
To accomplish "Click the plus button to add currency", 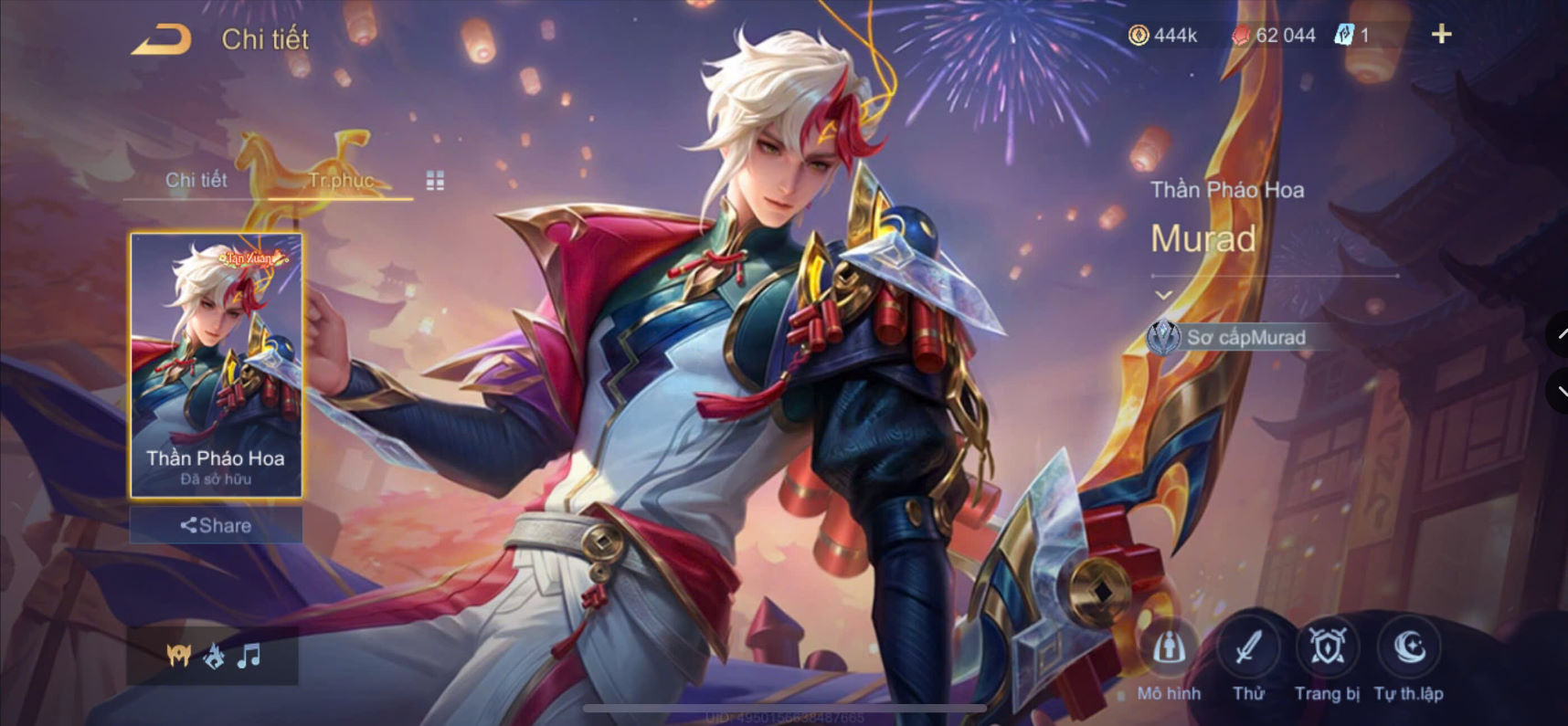I will [x=1441, y=34].
